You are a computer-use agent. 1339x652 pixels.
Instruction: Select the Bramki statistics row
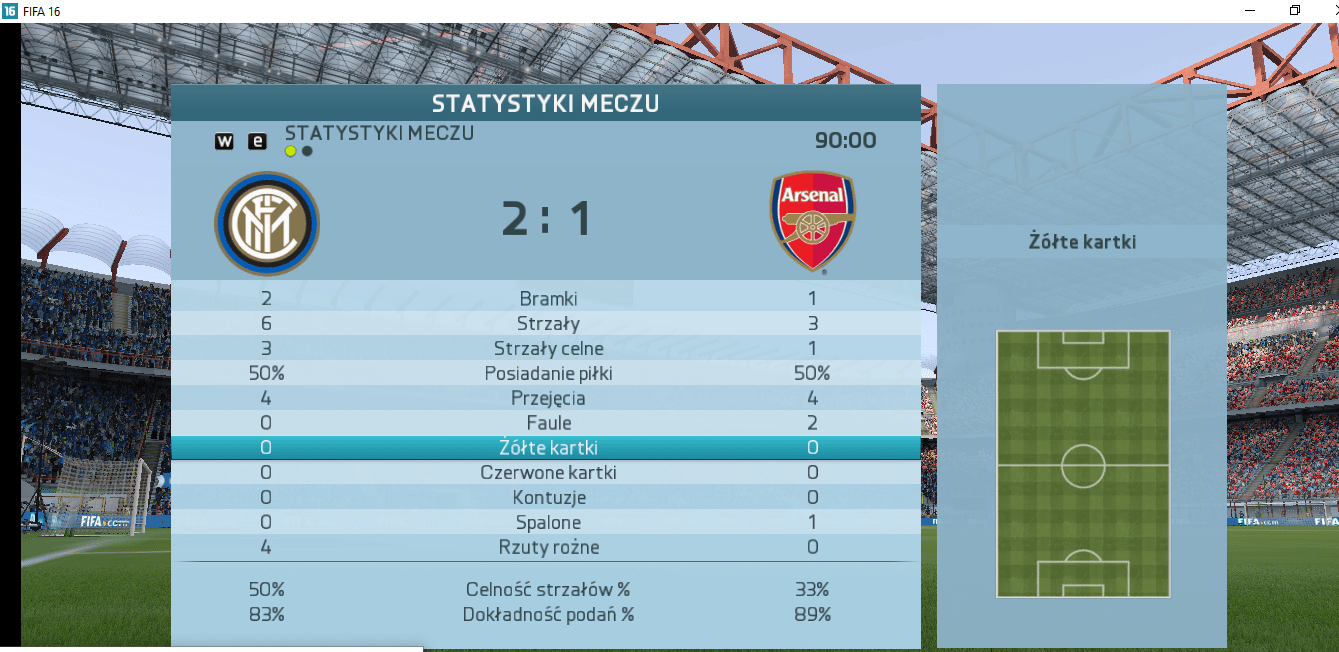tap(548, 298)
